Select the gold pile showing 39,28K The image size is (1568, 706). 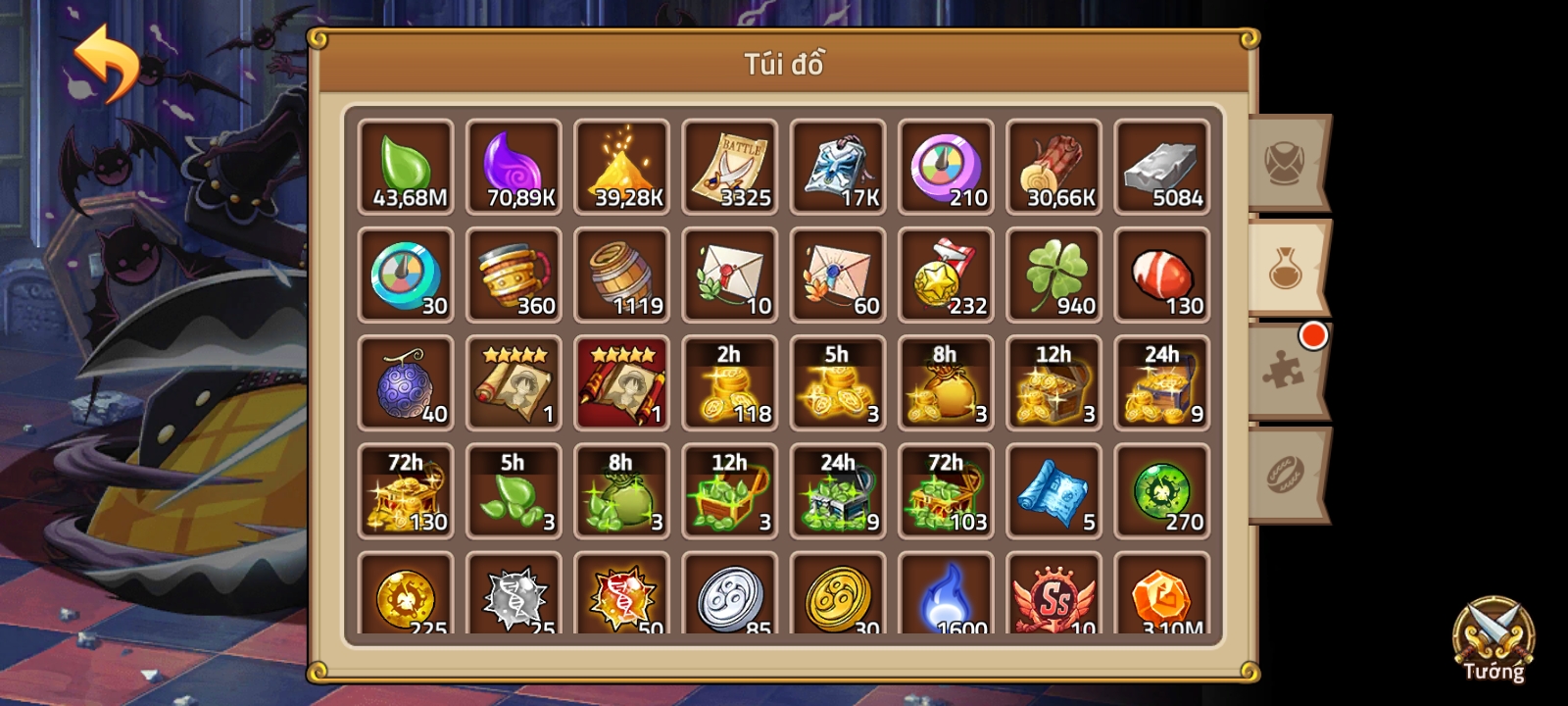[622, 167]
